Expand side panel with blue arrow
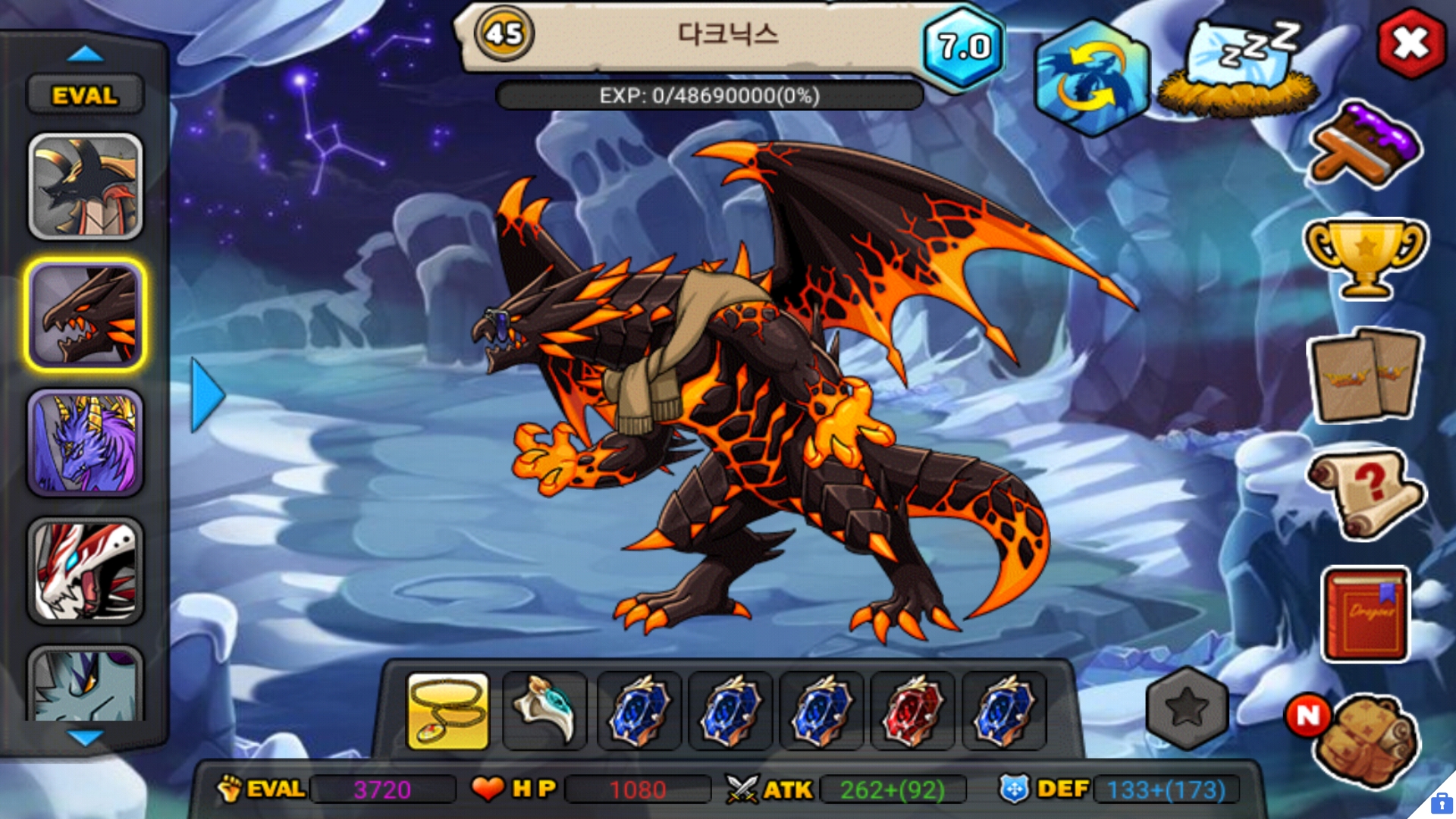The image size is (1456, 819). coord(207,395)
